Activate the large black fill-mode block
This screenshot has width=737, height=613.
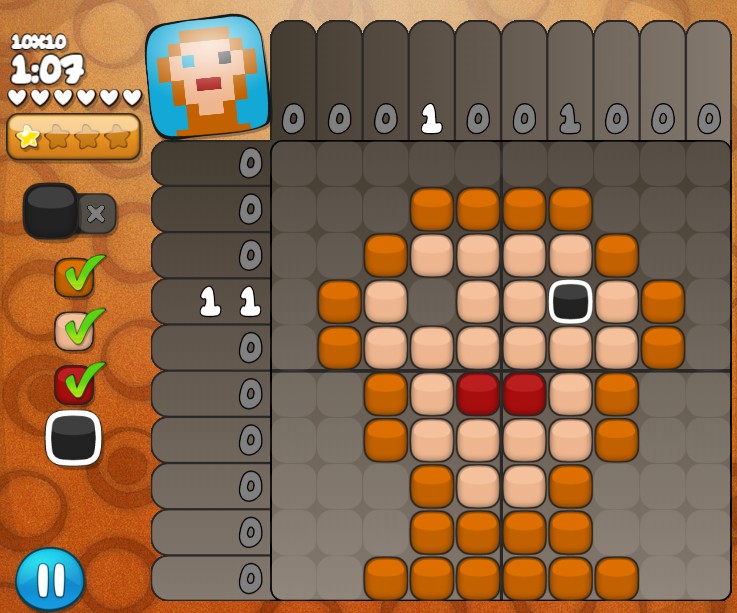click(51, 211)
